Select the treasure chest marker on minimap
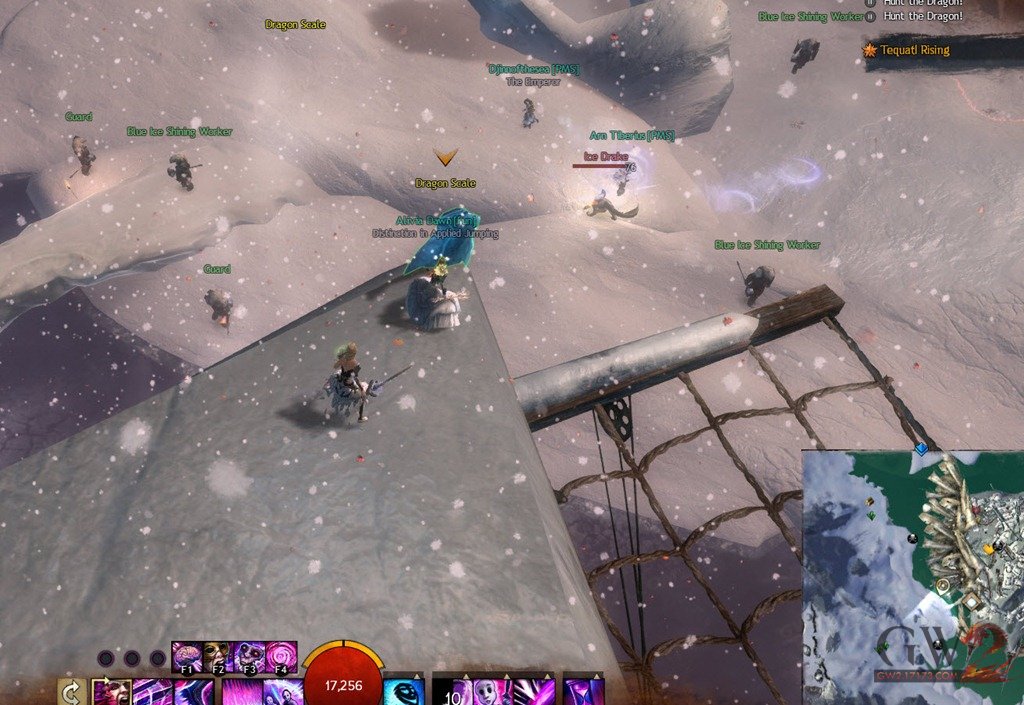The height and width of the screenshot is (705, 1024). point(868,501)
